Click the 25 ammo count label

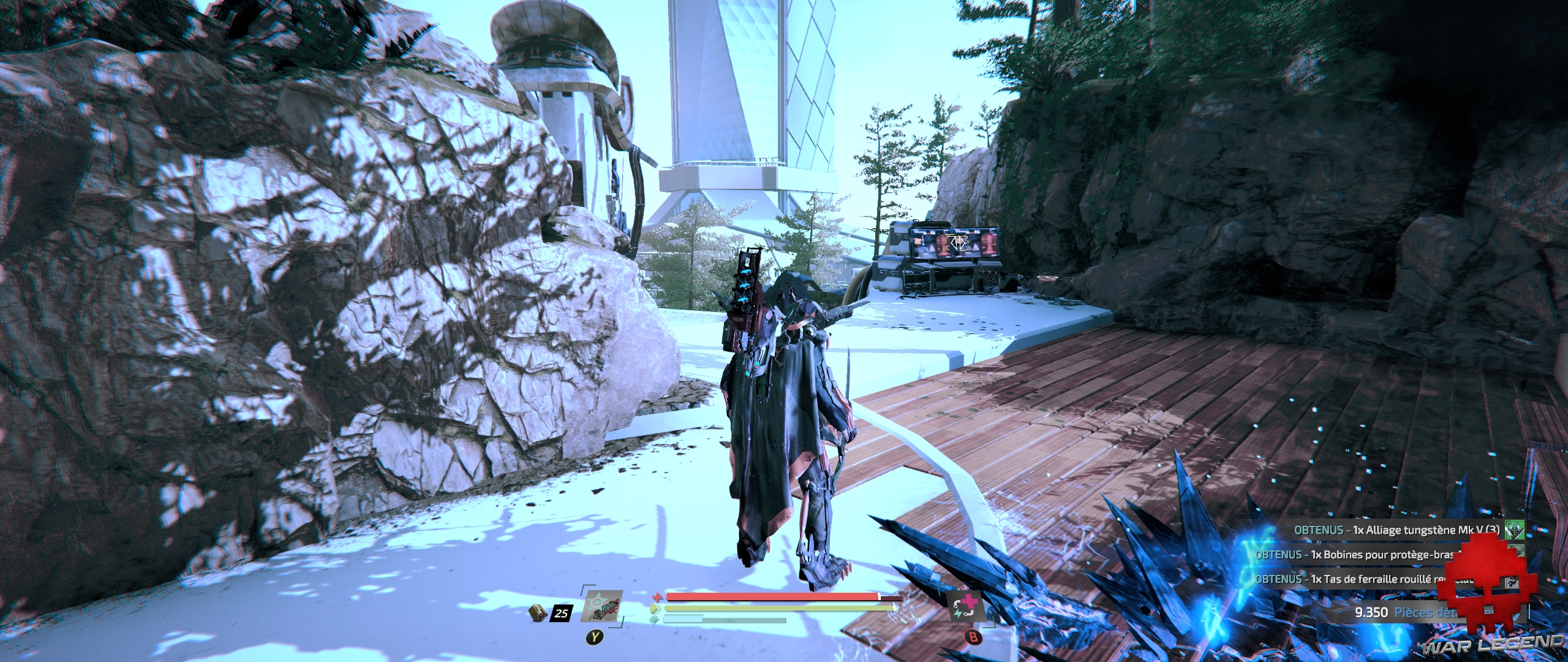(x=562, y=613)
